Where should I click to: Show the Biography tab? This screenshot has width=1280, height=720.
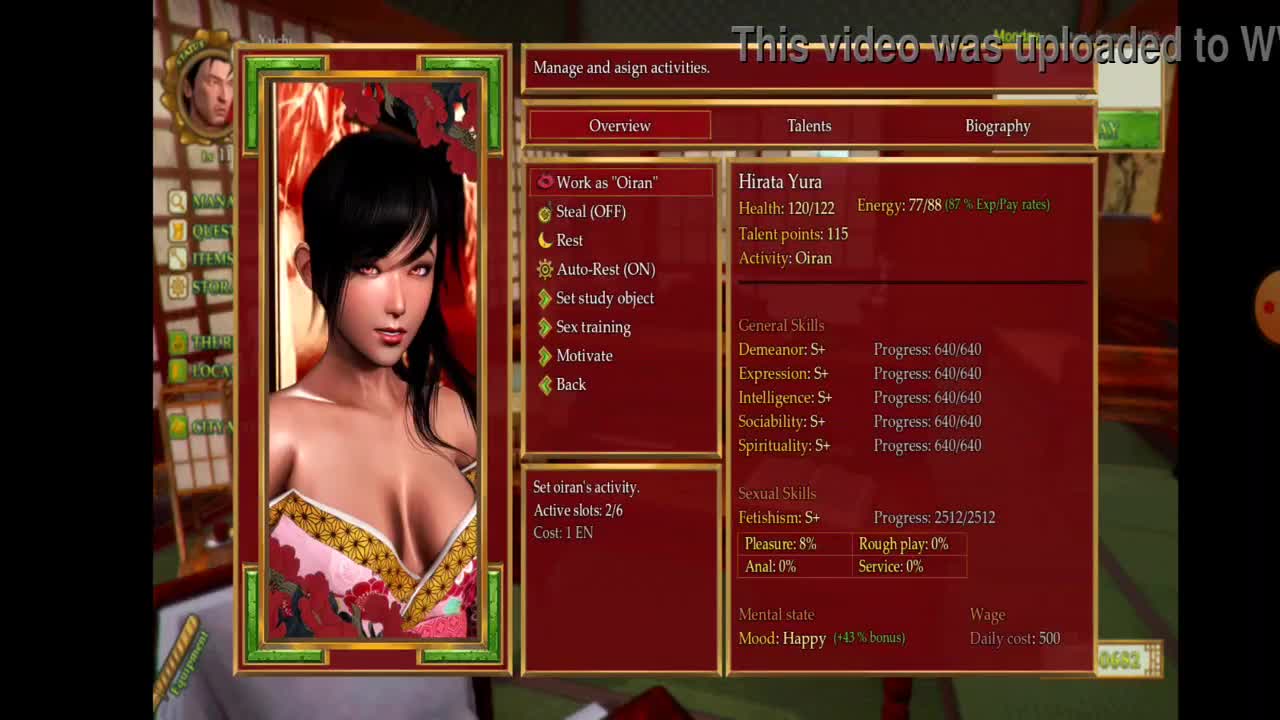click(x=997, y=126)
